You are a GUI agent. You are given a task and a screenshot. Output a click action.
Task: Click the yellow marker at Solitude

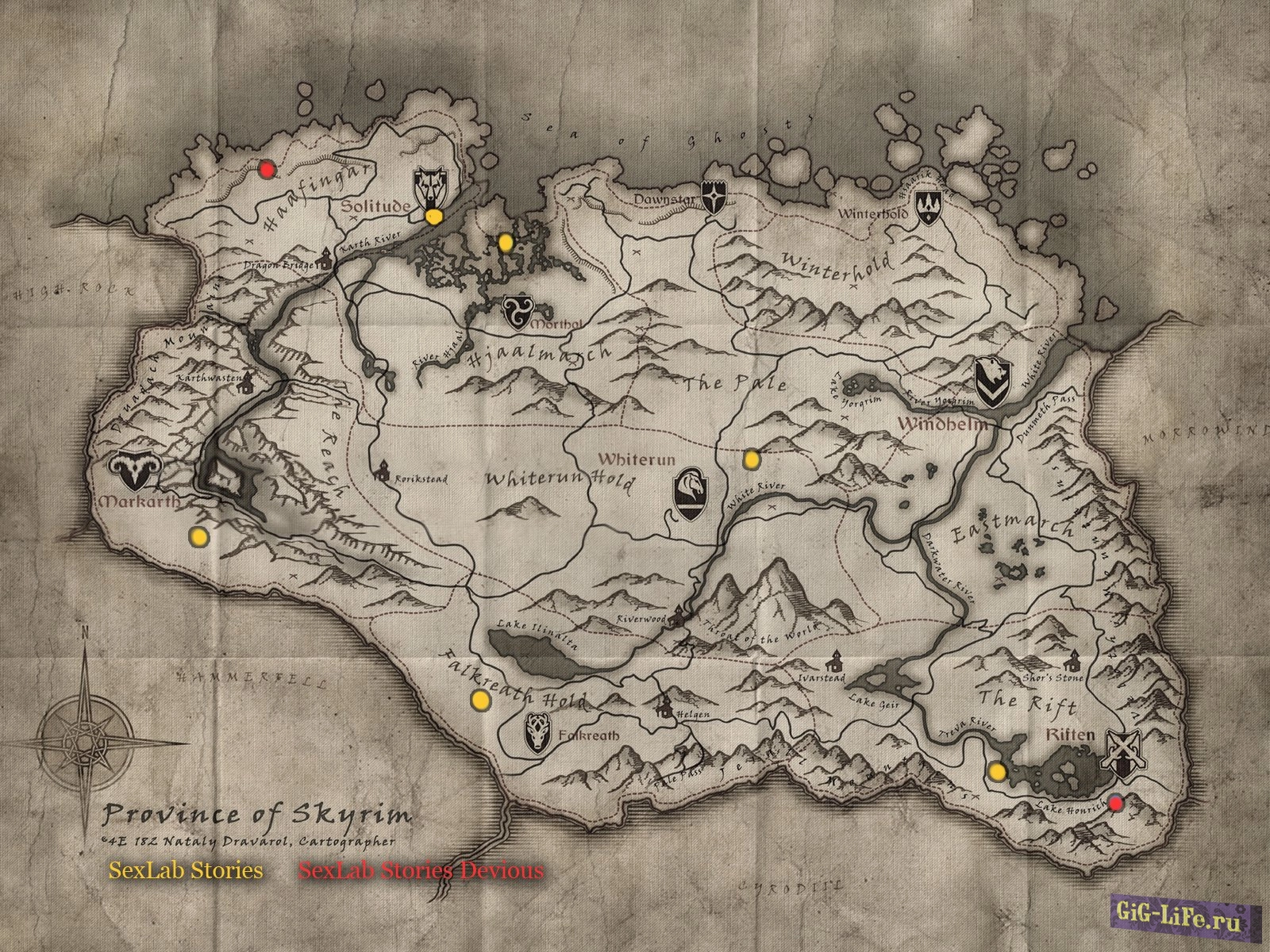[433, 217]
